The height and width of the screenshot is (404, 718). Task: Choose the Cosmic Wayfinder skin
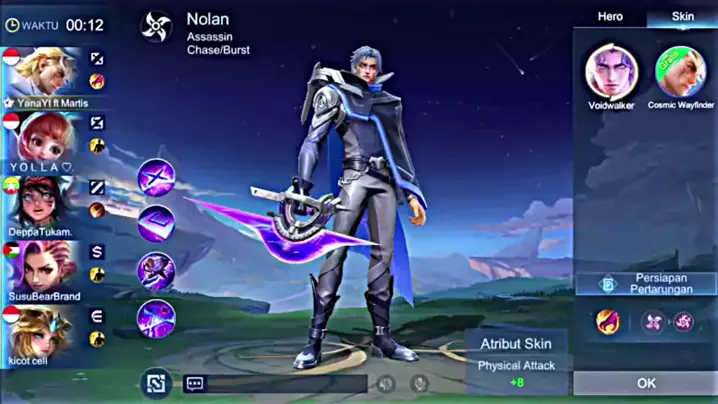pyautogui.click(x=680, y=71)
